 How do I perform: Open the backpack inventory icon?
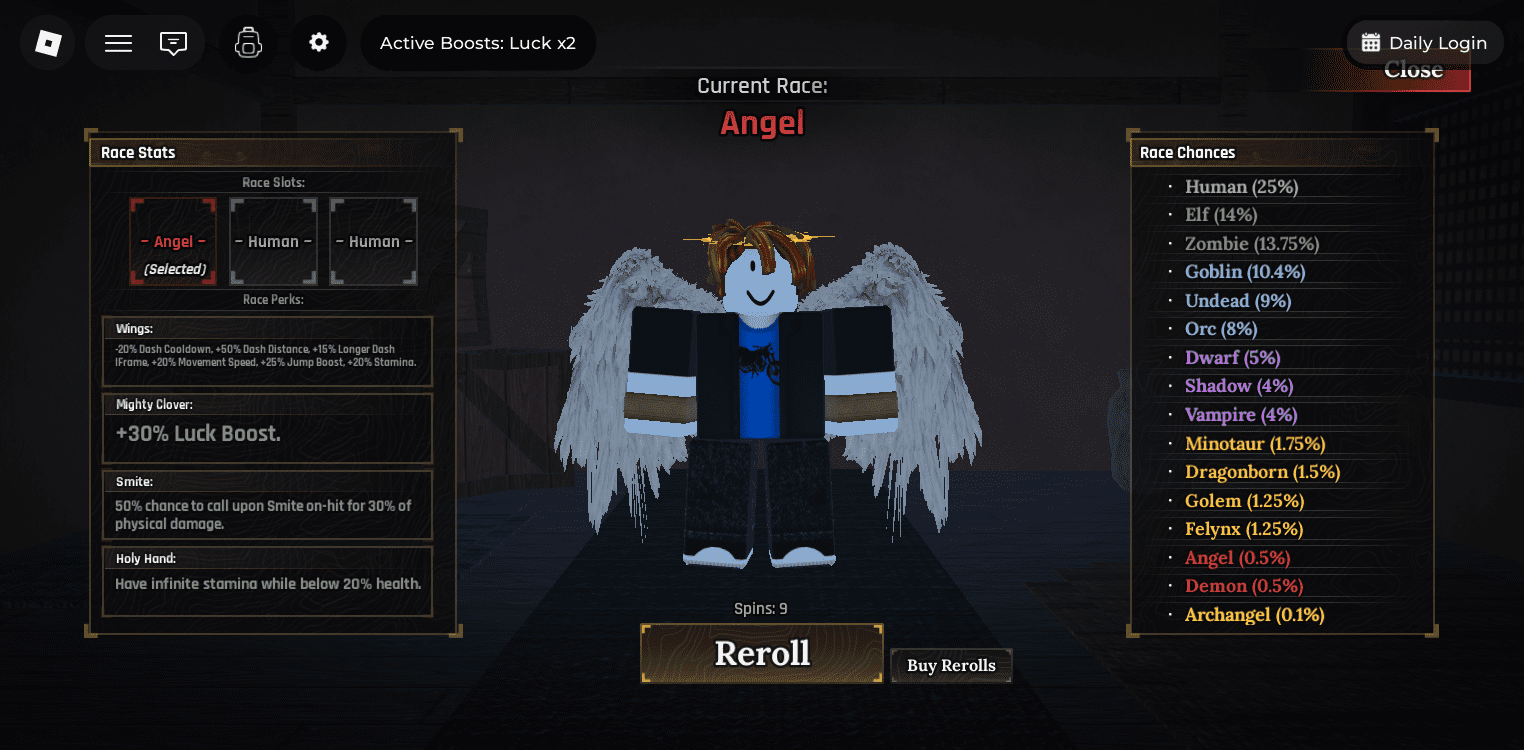click(247, 42)
